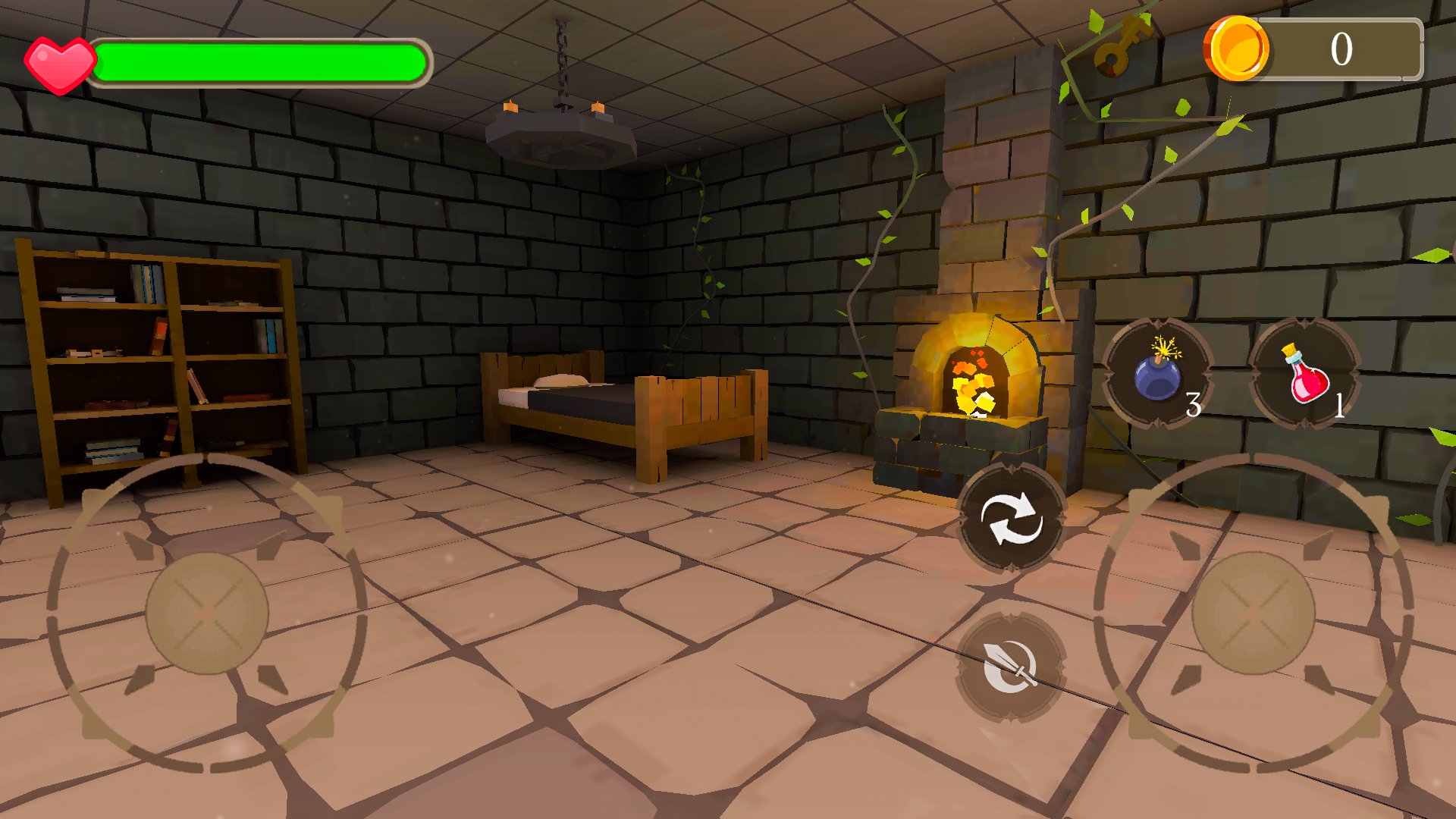This screenshot has width=1456, height=819.
Task: Tap the green health bar
Action: tap(262, 64)
